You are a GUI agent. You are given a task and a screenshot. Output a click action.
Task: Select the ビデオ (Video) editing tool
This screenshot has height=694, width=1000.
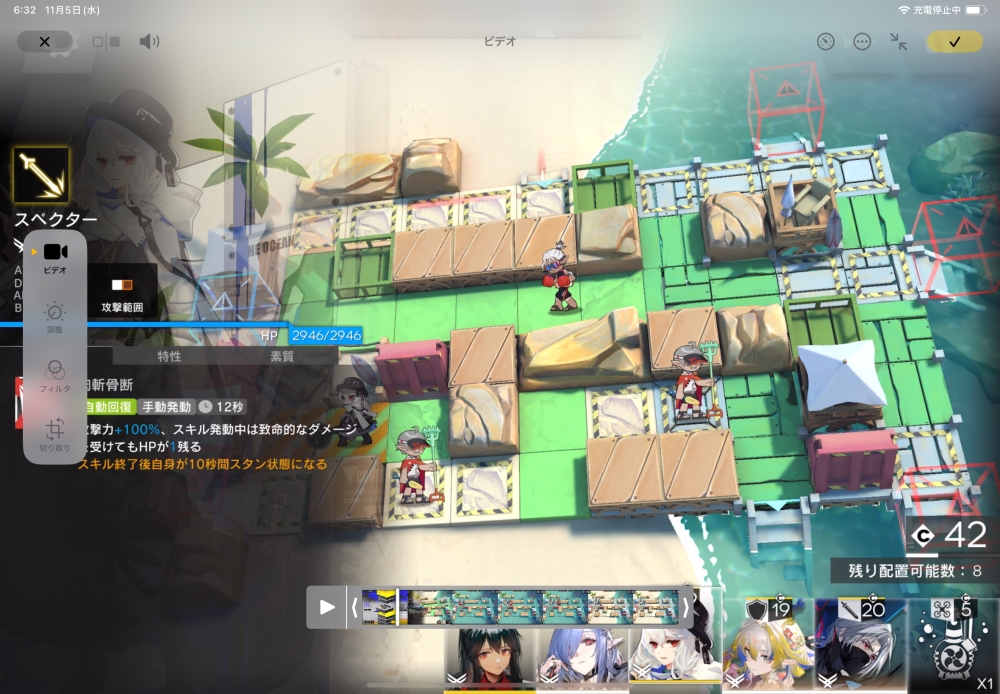(55, 257)
